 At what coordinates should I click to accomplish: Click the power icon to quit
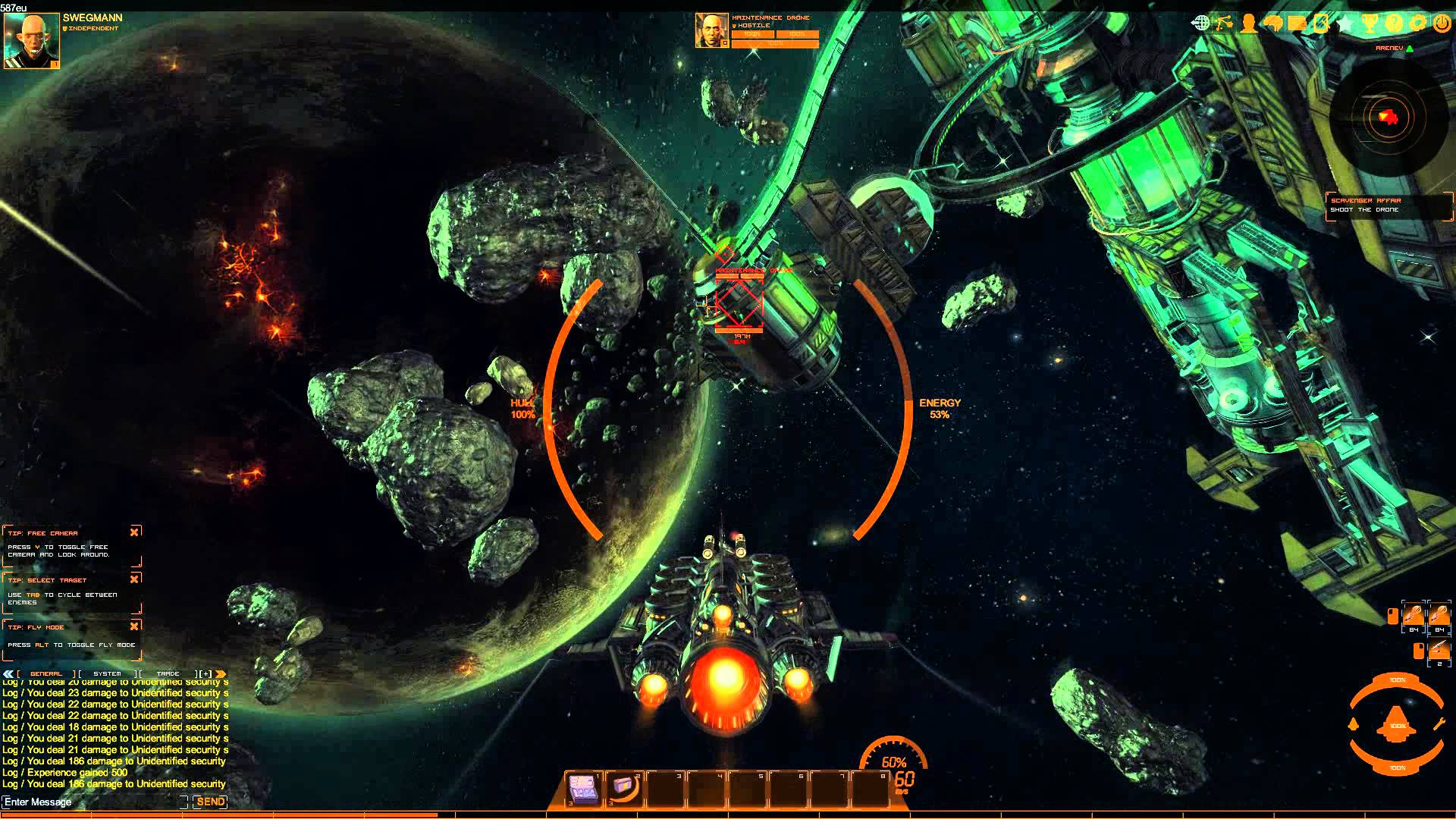pyautogui.click(x=1442, y=24)
